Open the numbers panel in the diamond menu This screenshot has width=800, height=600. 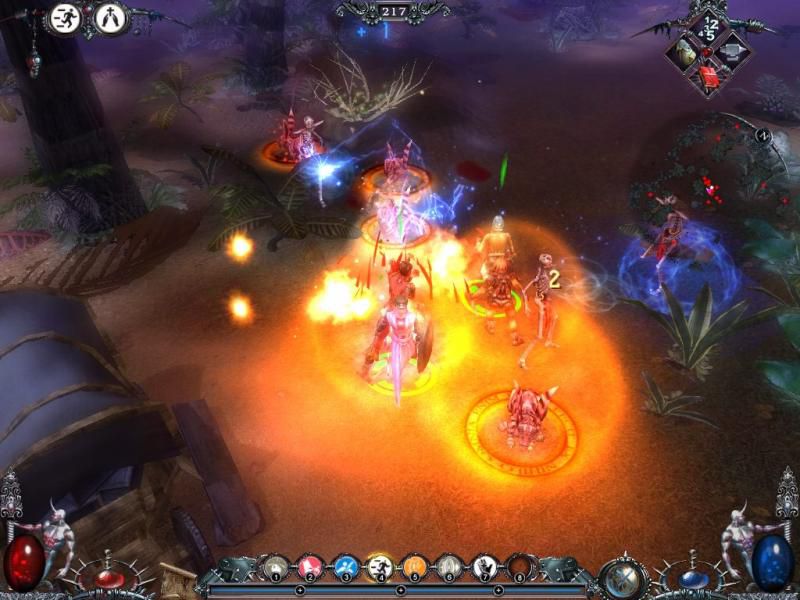coord(709,27)
